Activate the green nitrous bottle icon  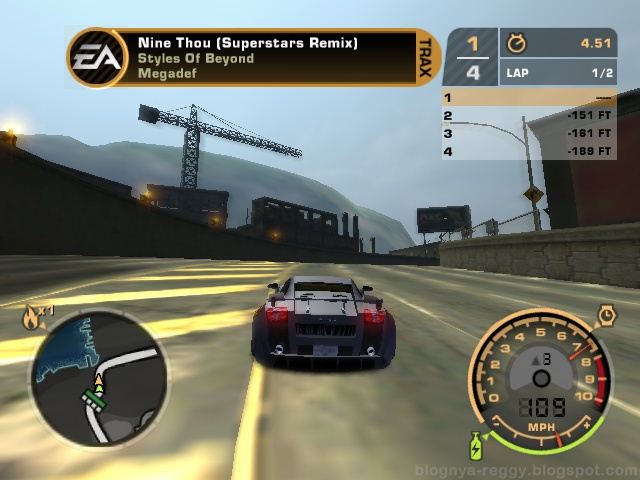(476, 443)
